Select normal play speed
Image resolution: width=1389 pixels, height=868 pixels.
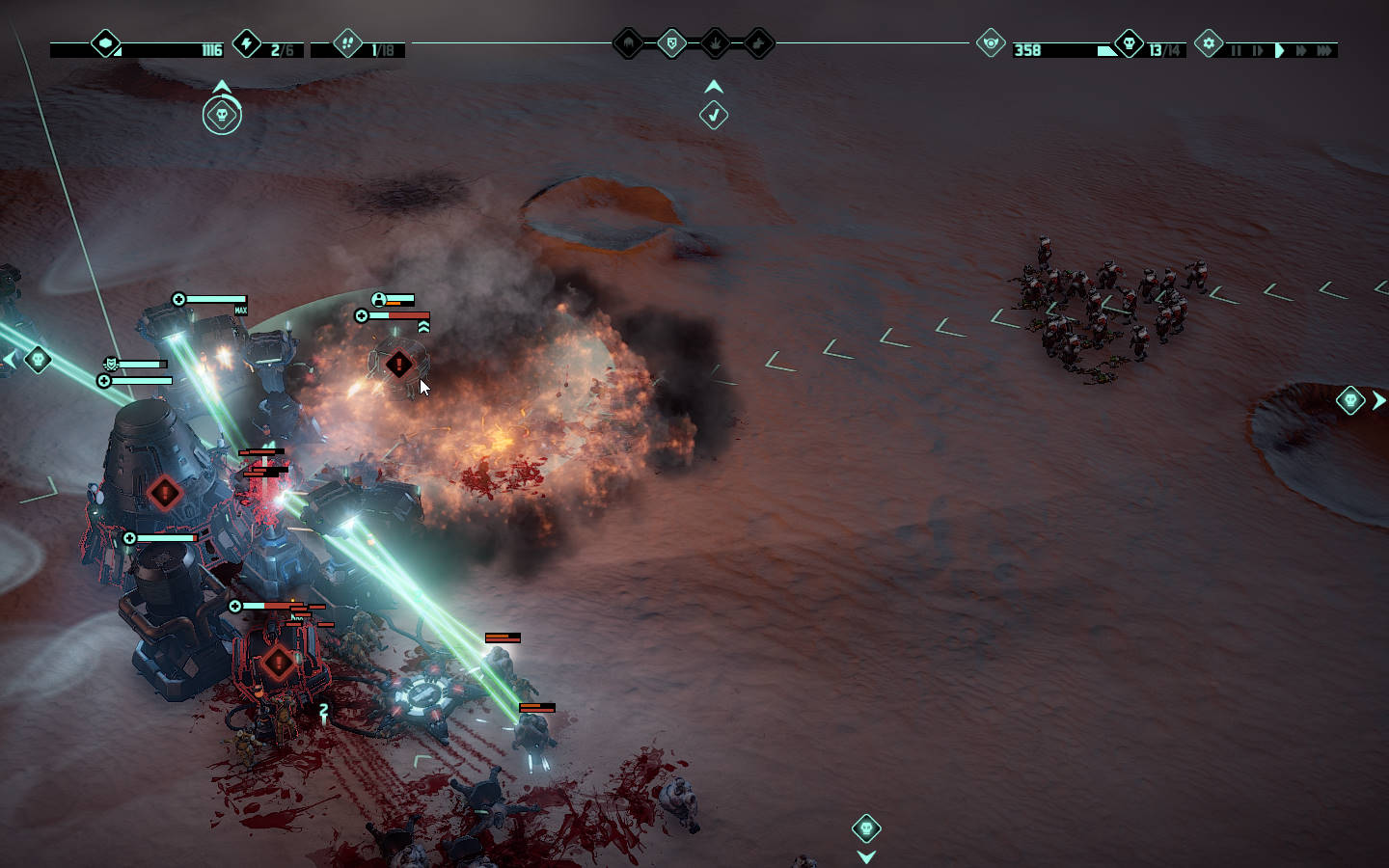coord(1280,50)
